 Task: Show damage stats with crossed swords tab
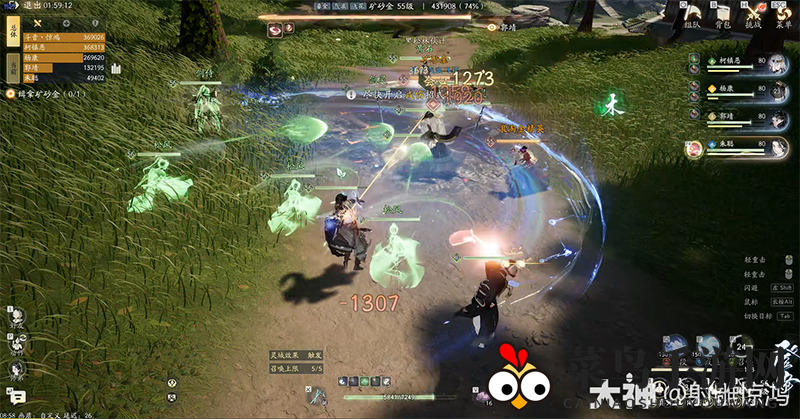37,22
